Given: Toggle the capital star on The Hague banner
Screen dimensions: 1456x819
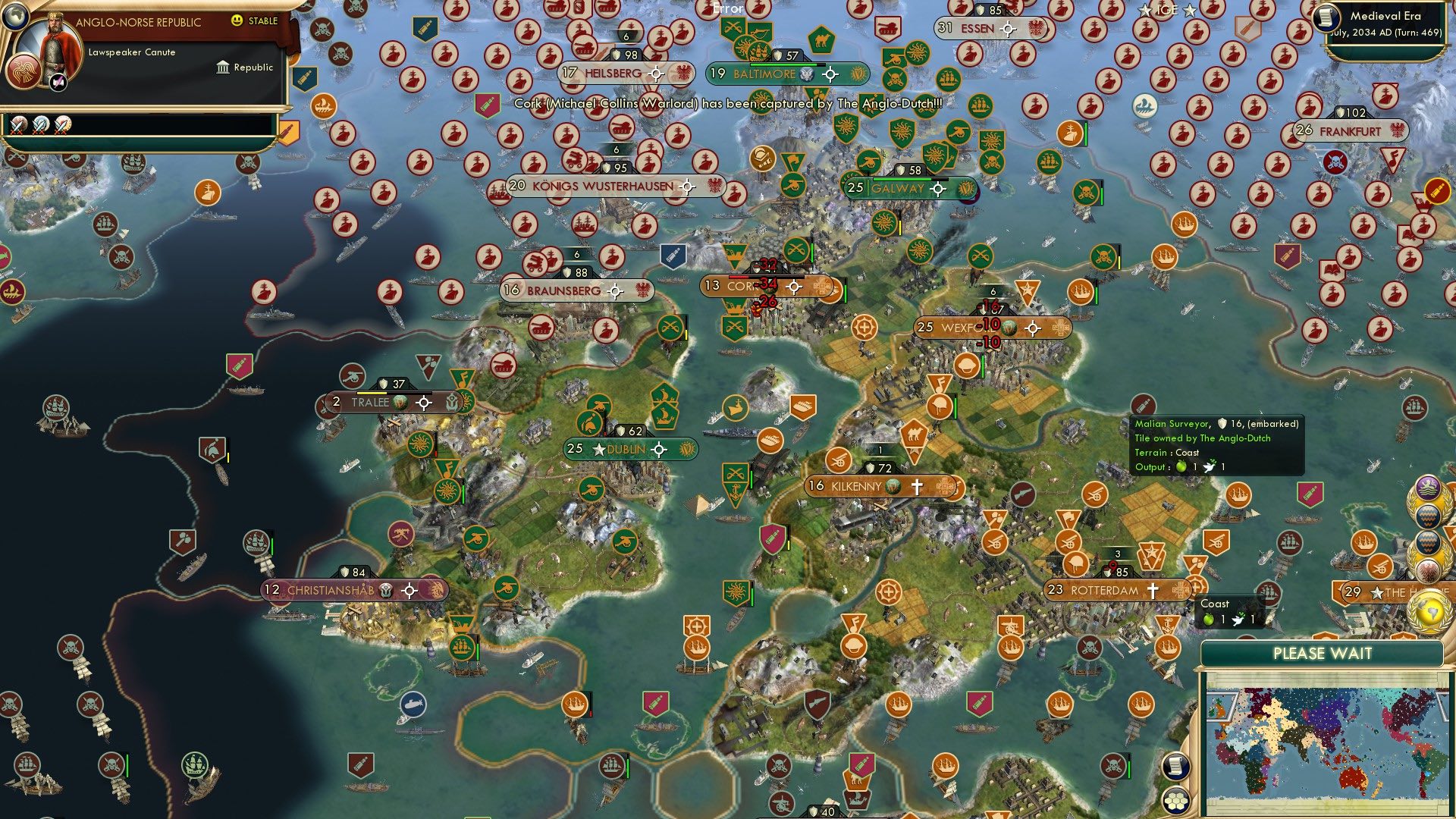Looking at the screenshot, I should (1376, 592).
